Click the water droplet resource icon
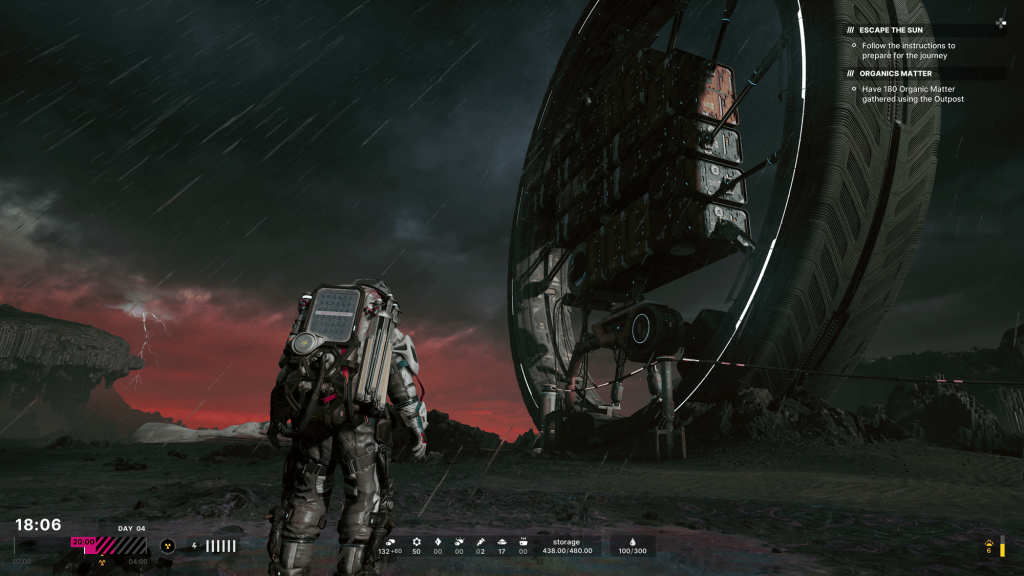The height and width of the screenshot is (576, 1024). coord(633,541)
